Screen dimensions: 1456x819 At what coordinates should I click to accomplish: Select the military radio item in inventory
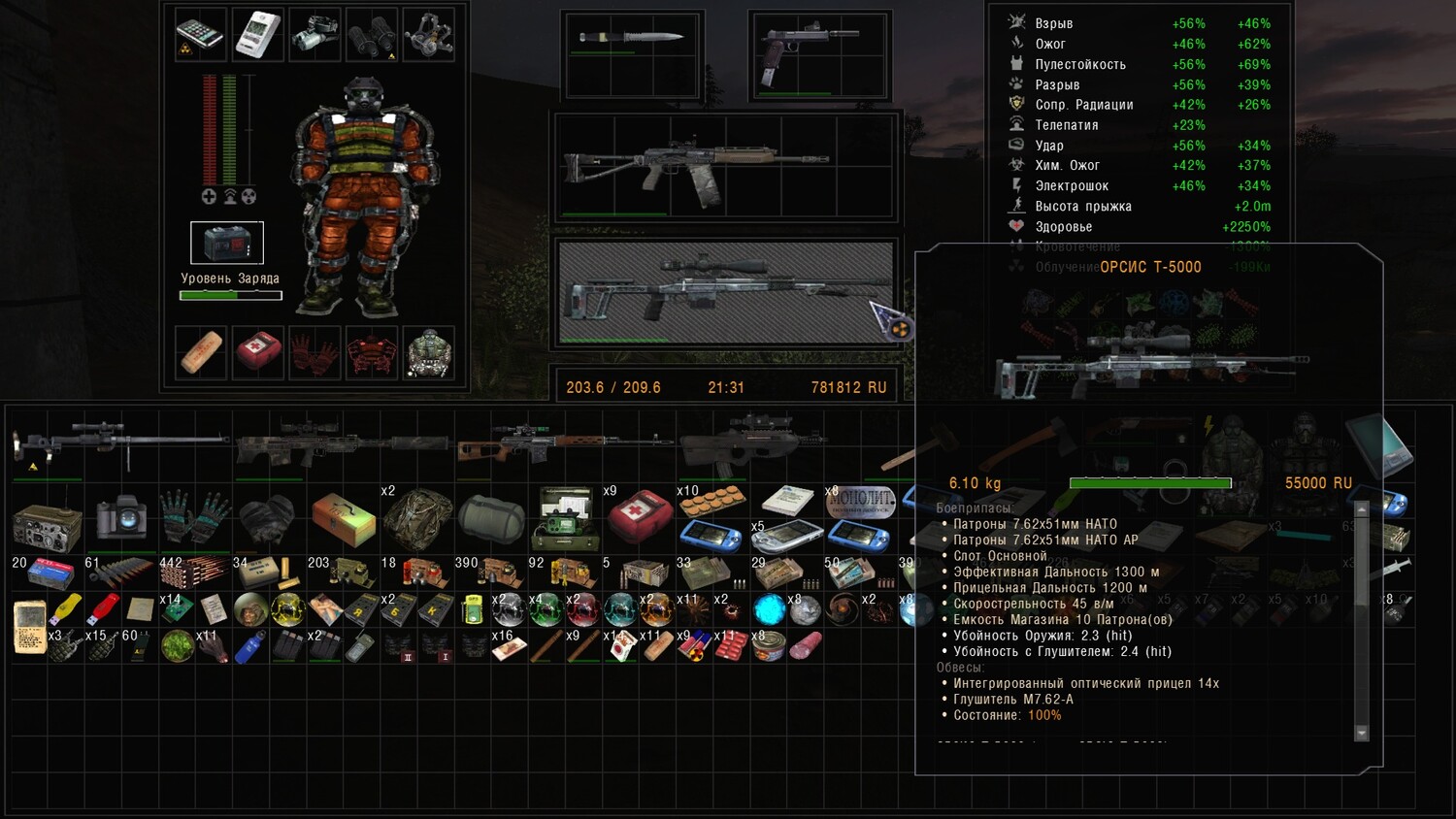click(x=47, y=525)
